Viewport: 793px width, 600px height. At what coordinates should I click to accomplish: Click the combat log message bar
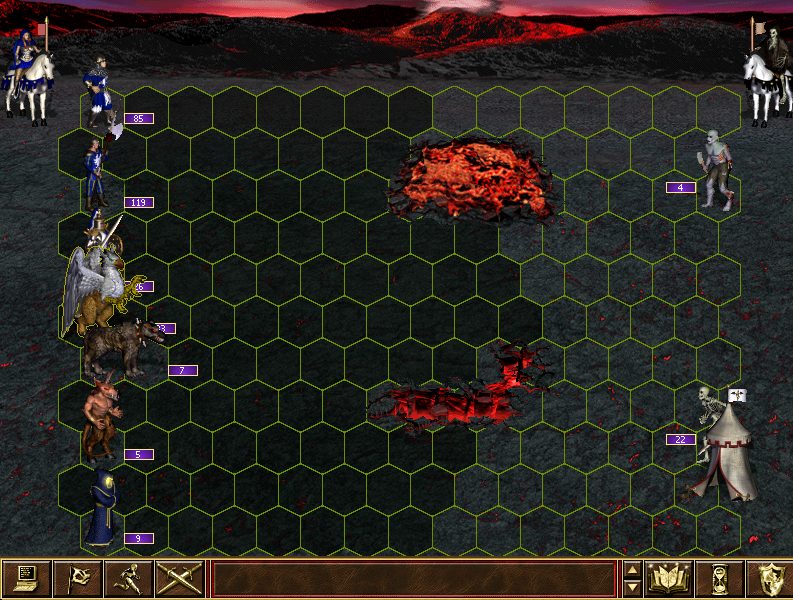point(413,579)
